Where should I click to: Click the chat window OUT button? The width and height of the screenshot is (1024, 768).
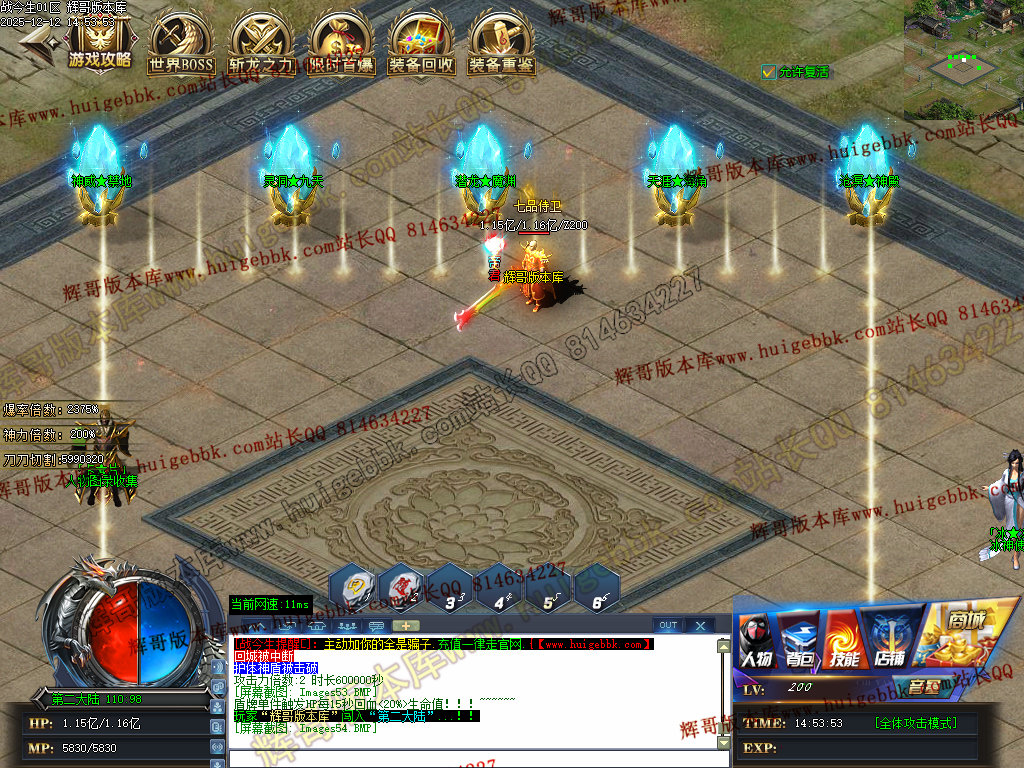668,626
